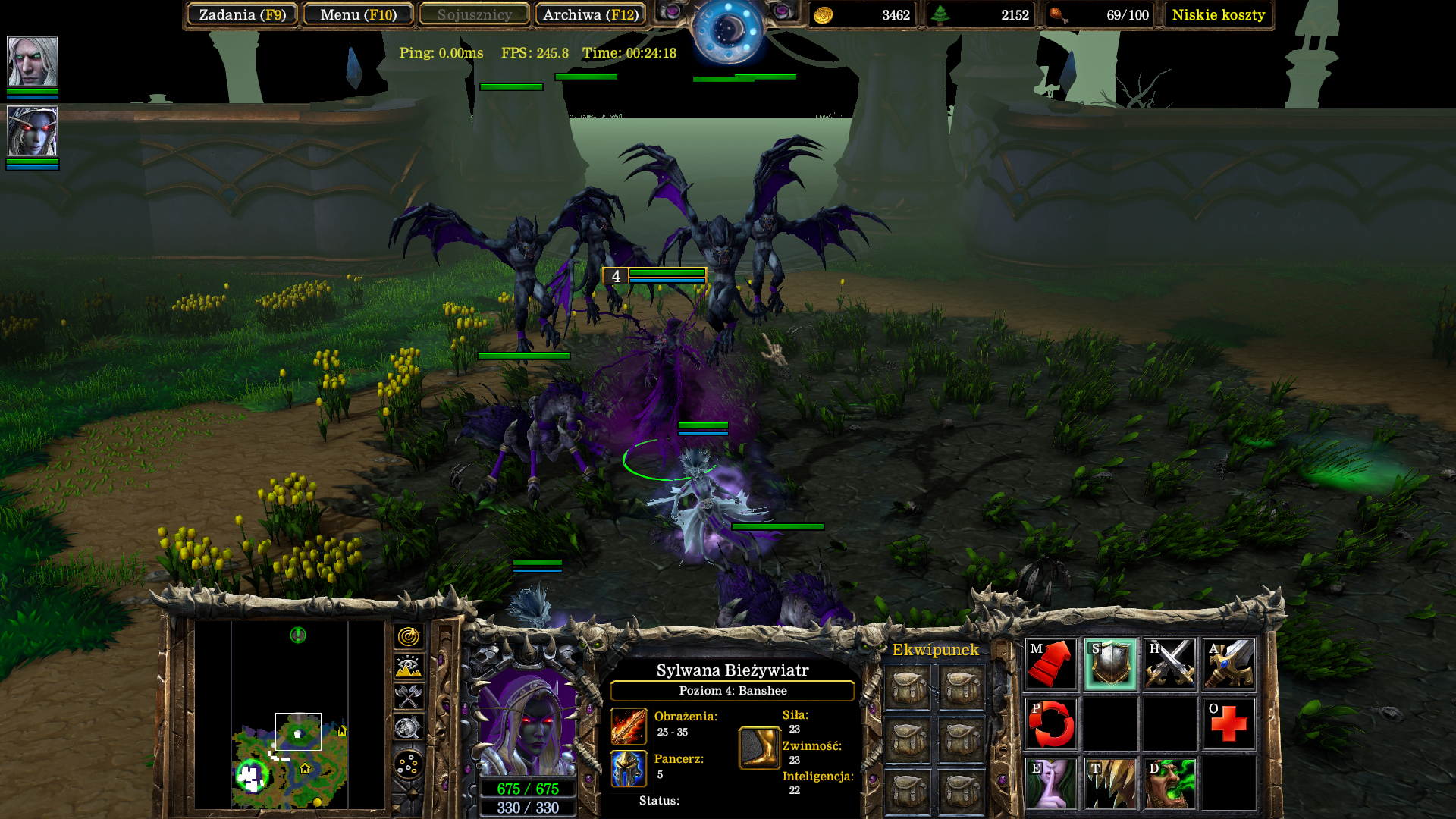
Task: Use the T ability with claws icon
Action: 1110,783
